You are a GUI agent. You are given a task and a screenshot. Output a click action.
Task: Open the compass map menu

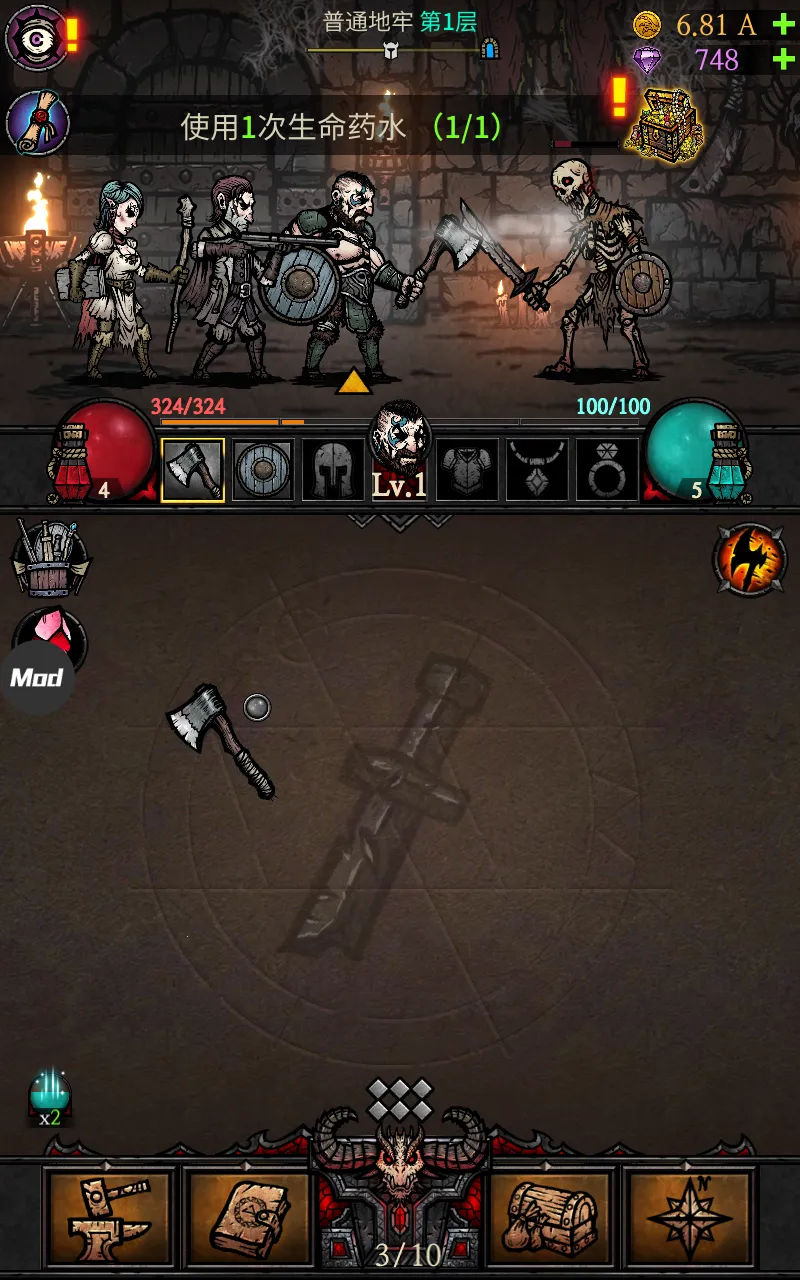pyautogui.click(x=689, y=1215)
